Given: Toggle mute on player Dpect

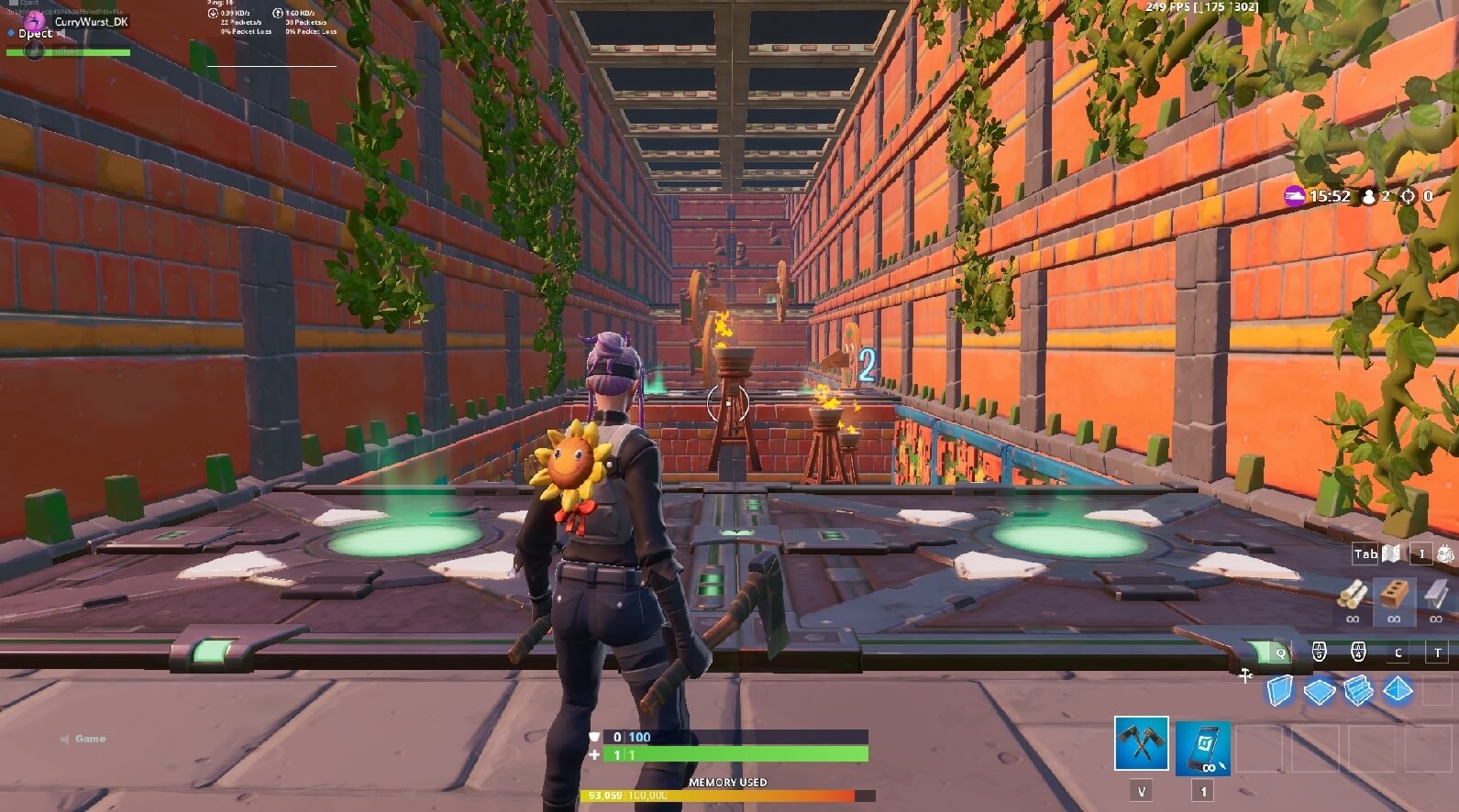Looking at the screenshot, I should tap(61, 33).
